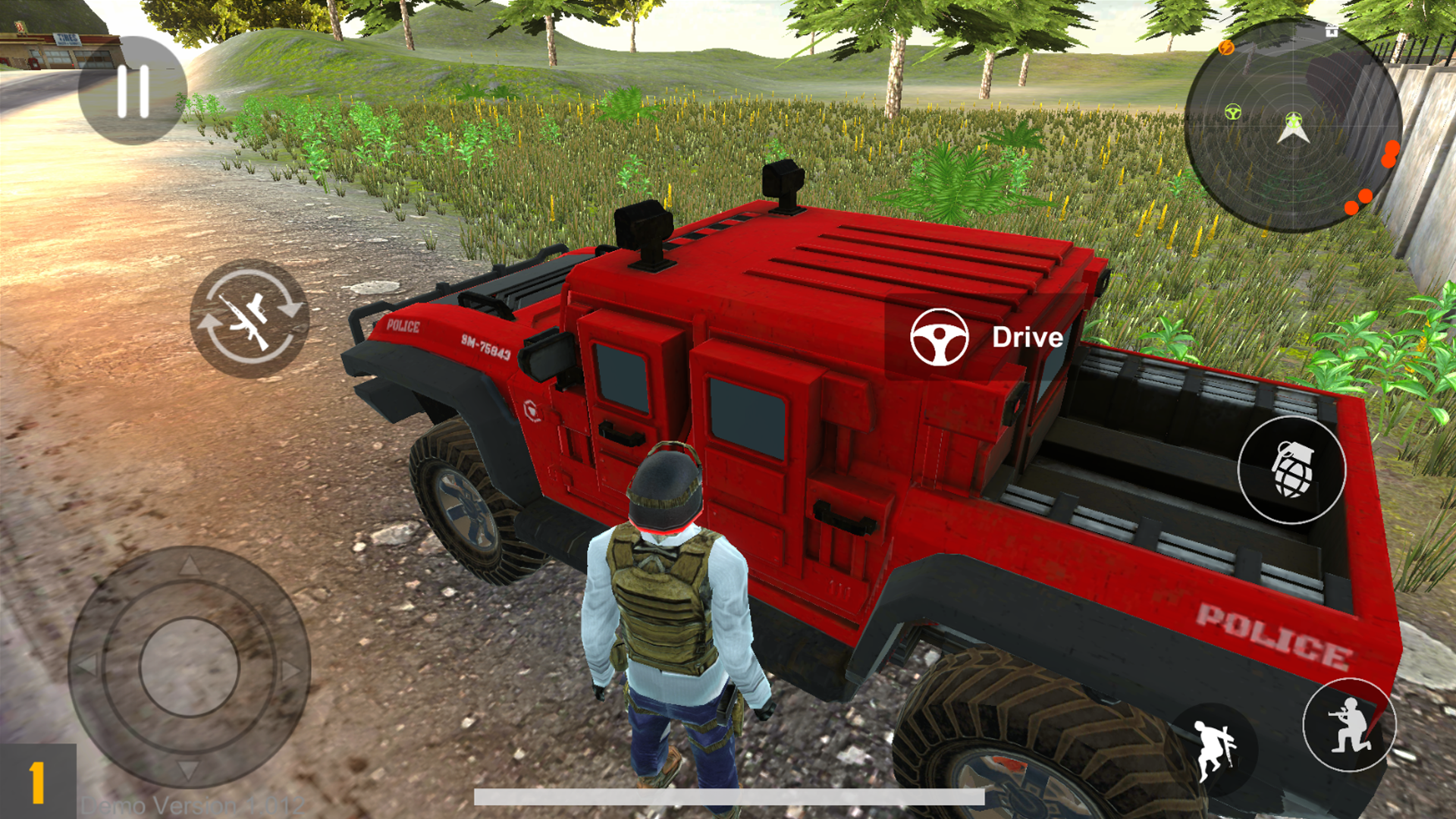Tap the green steering wheel vehicle marker on radar

coord(1234,112)
